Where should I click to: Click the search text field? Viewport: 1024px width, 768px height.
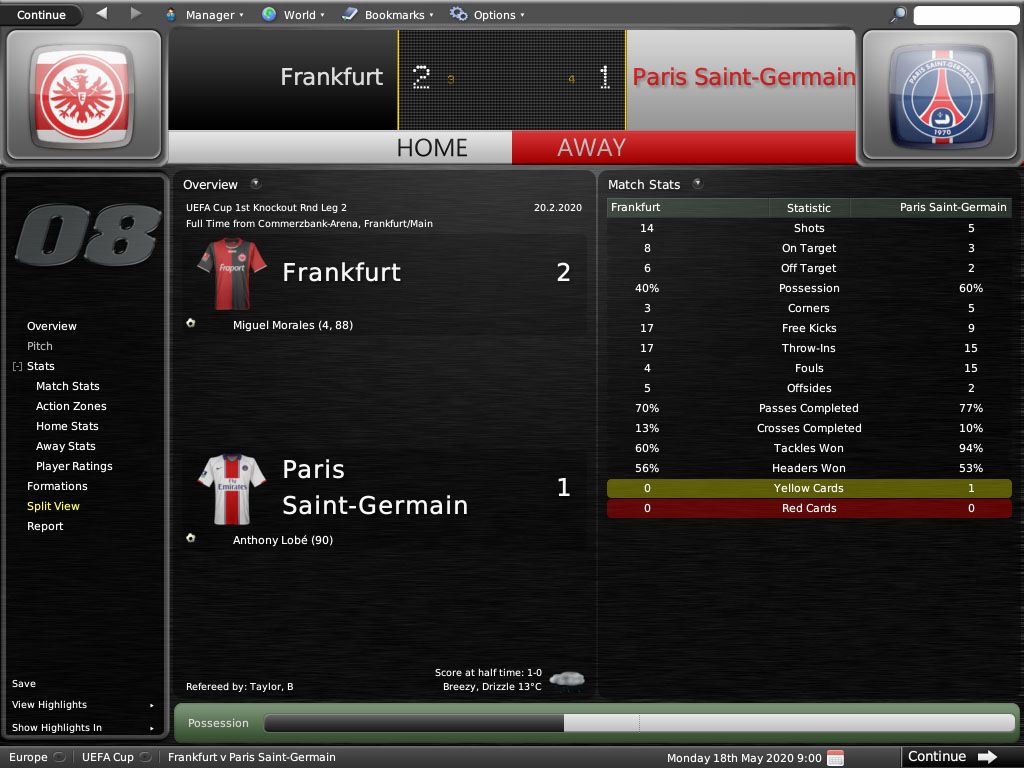pos(965,15)
